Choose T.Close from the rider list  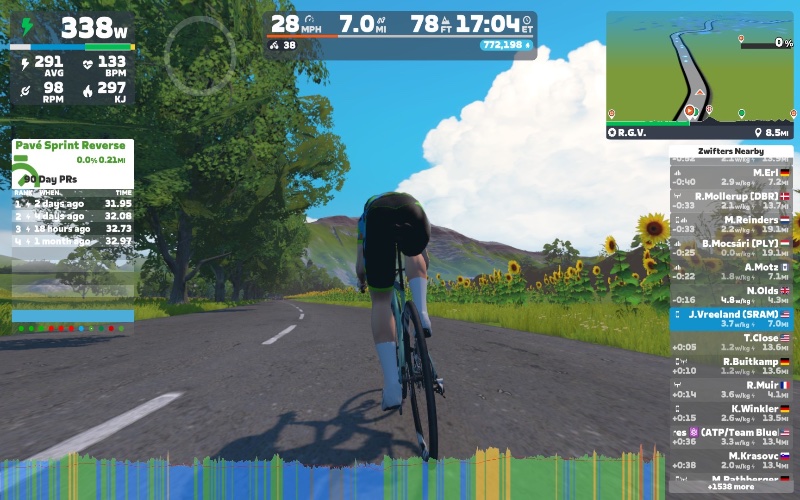[x=731, y=342]
